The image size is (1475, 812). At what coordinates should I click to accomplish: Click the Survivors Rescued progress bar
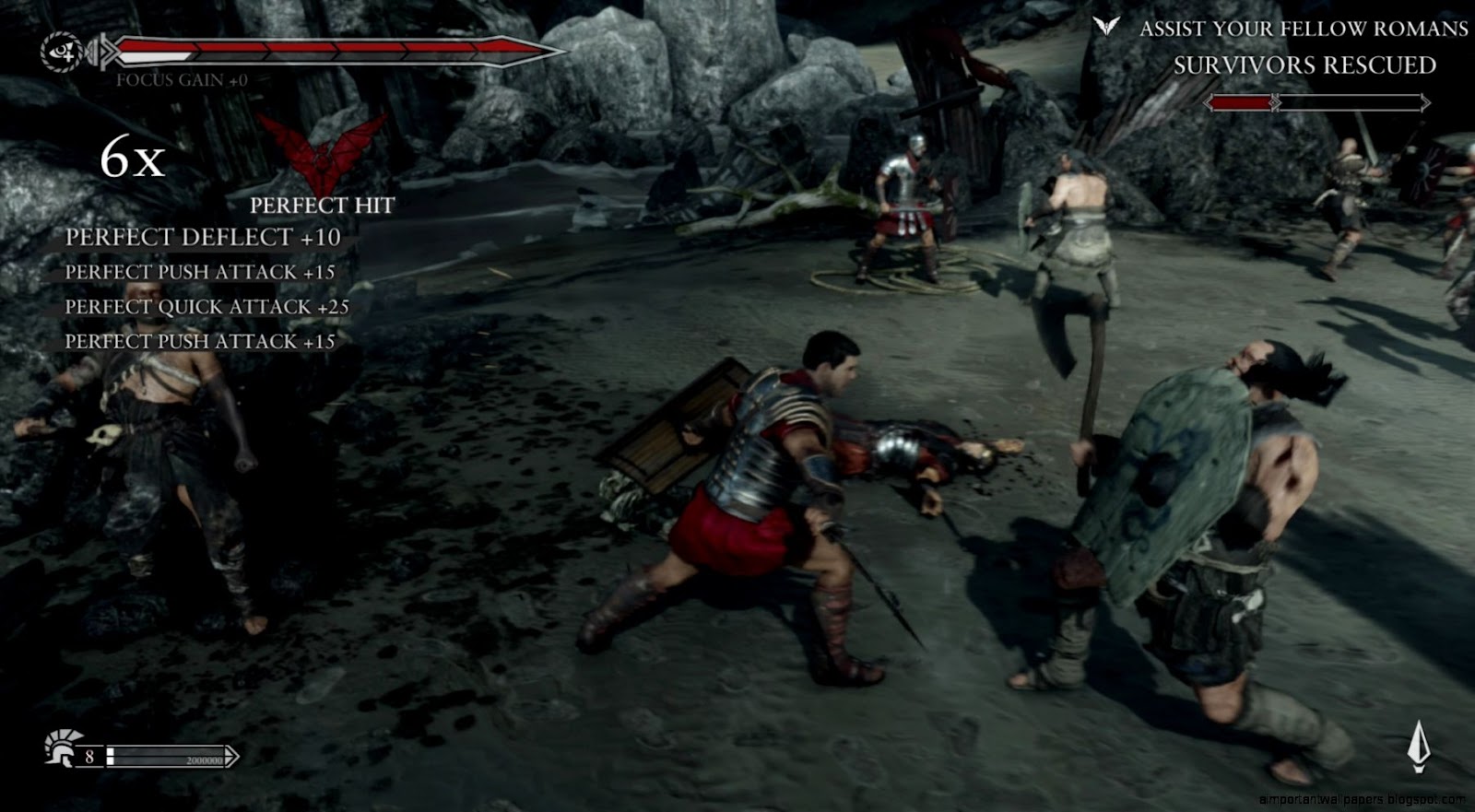pyautogui.click(x=1318, y=101)
